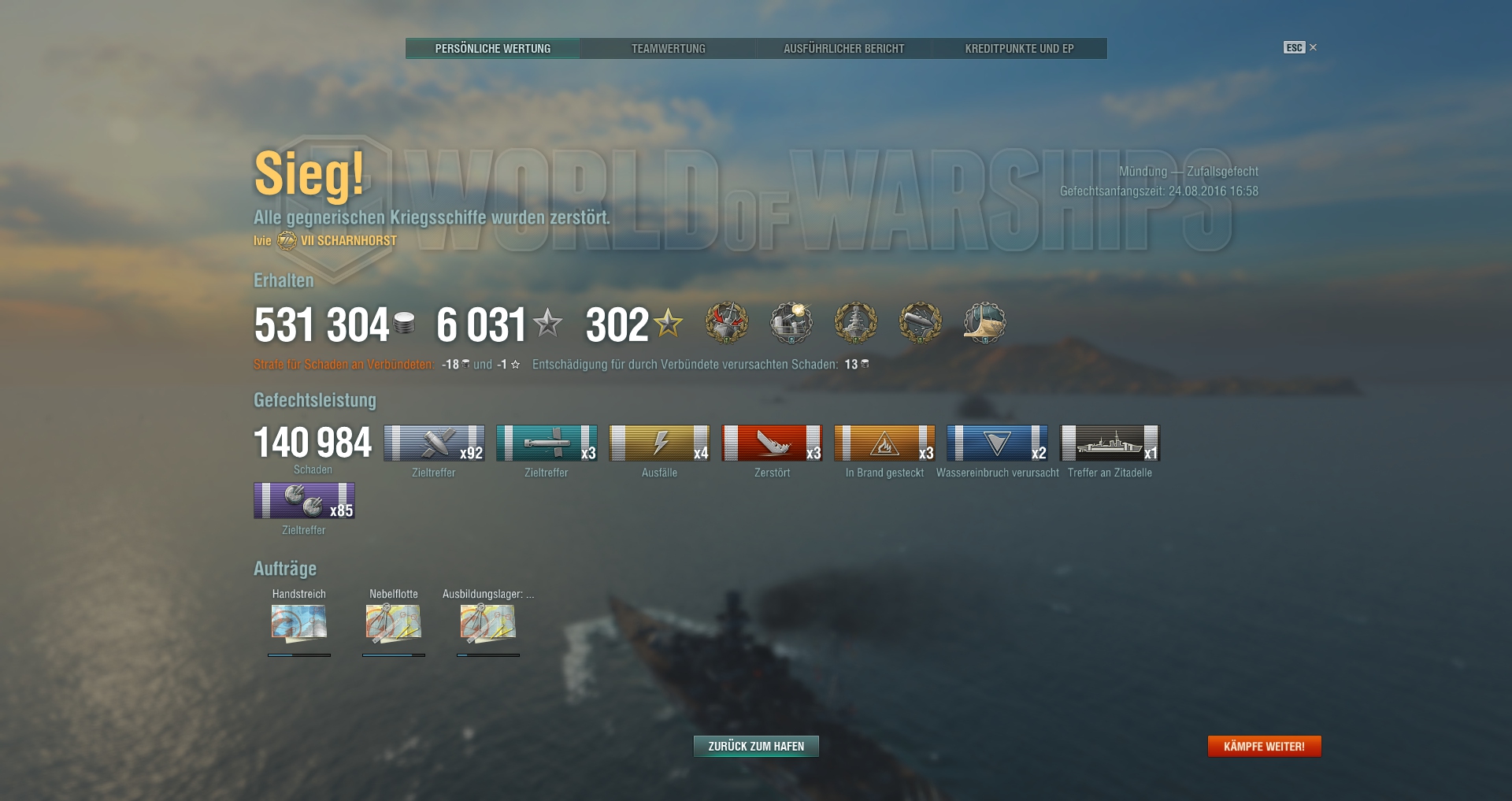Select the Wassereinbruch verursacht flooding ribbon

(x=997, y=443)
